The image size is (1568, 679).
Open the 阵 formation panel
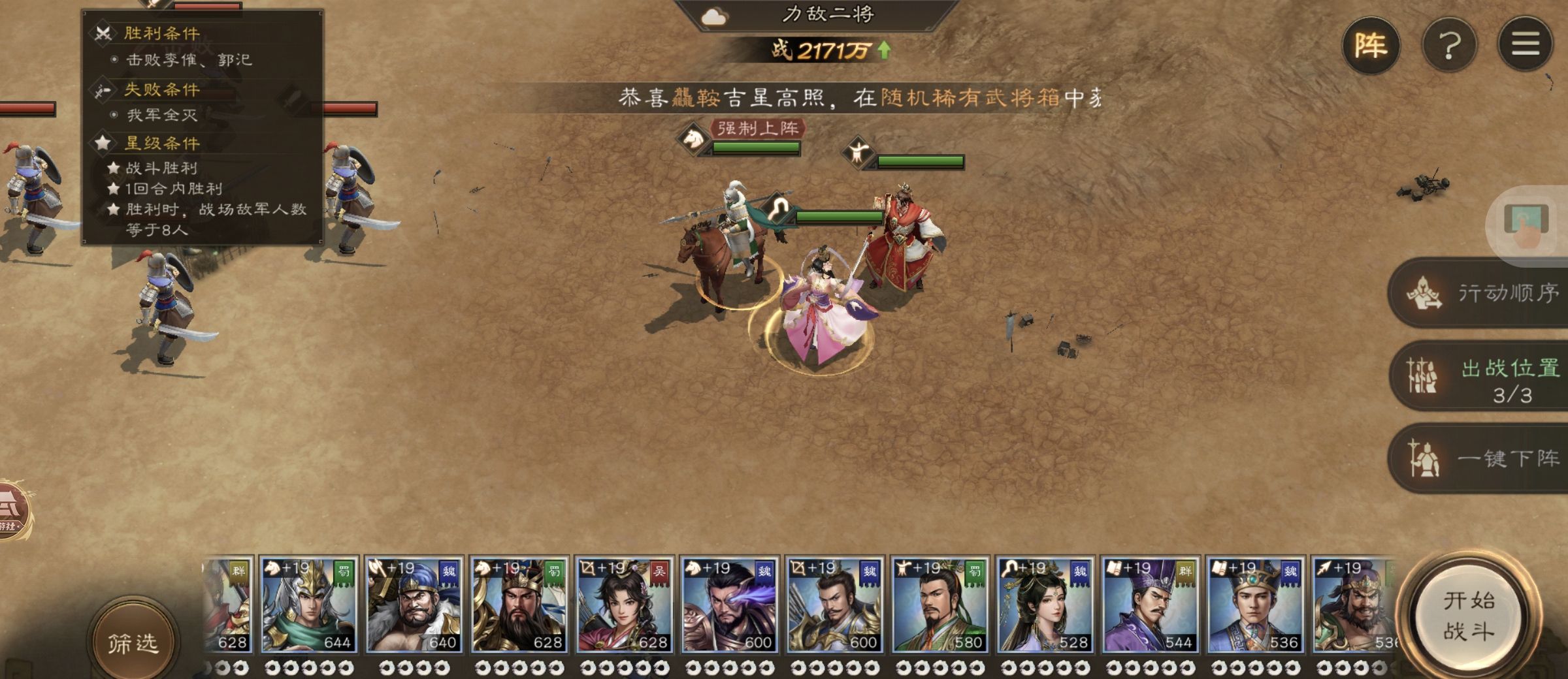pyautogui.click(x=1371, y=46)
